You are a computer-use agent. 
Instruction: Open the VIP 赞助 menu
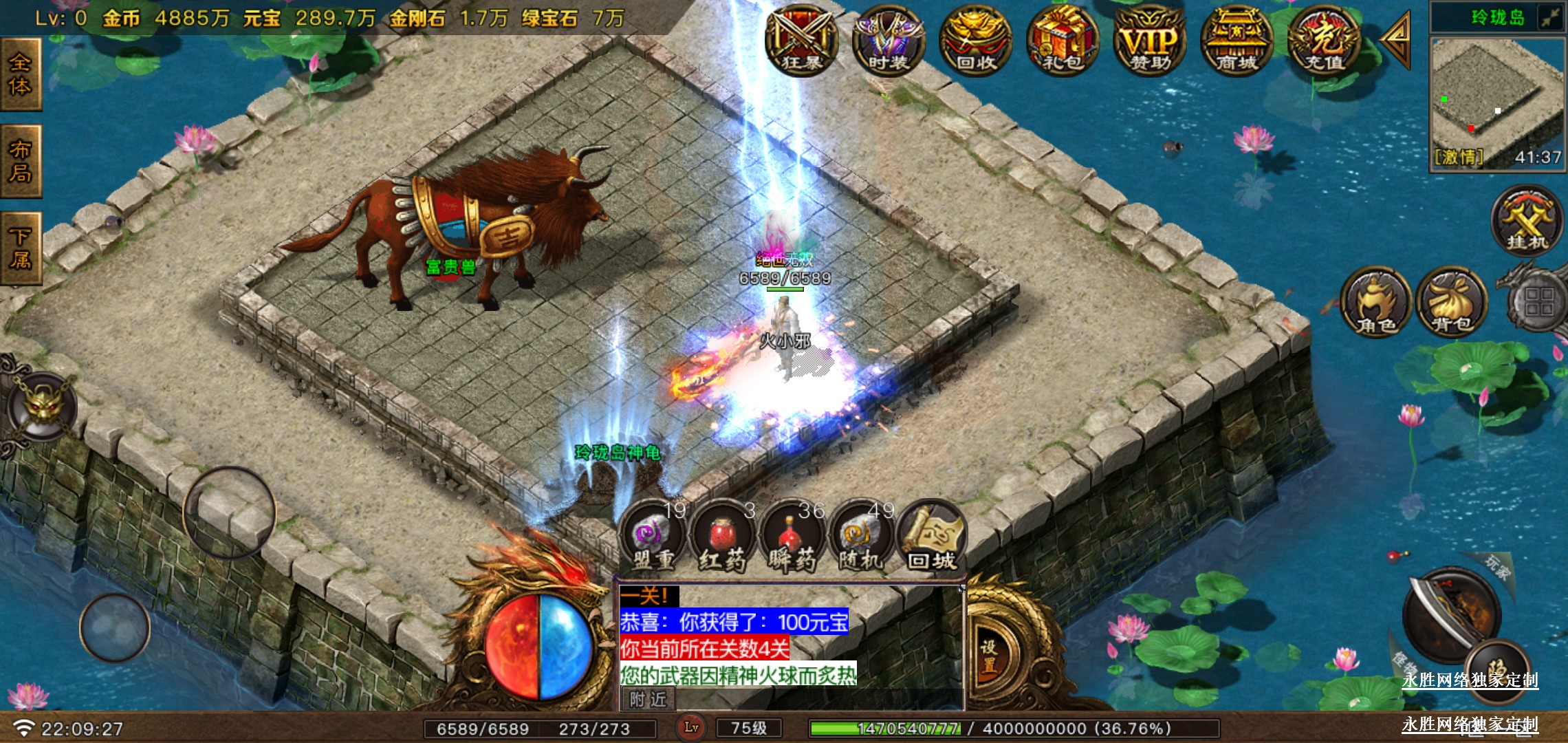pos(1150,43)
